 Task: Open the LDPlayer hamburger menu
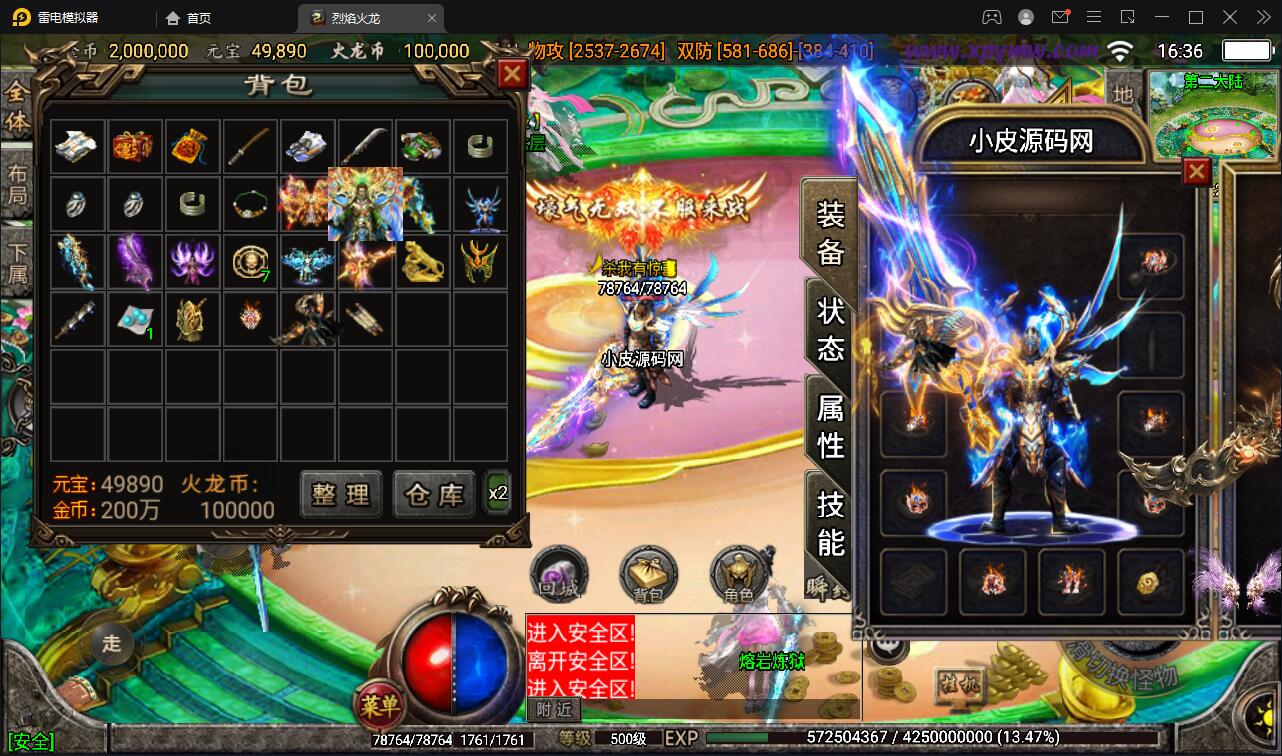[x=1094, y=17]
